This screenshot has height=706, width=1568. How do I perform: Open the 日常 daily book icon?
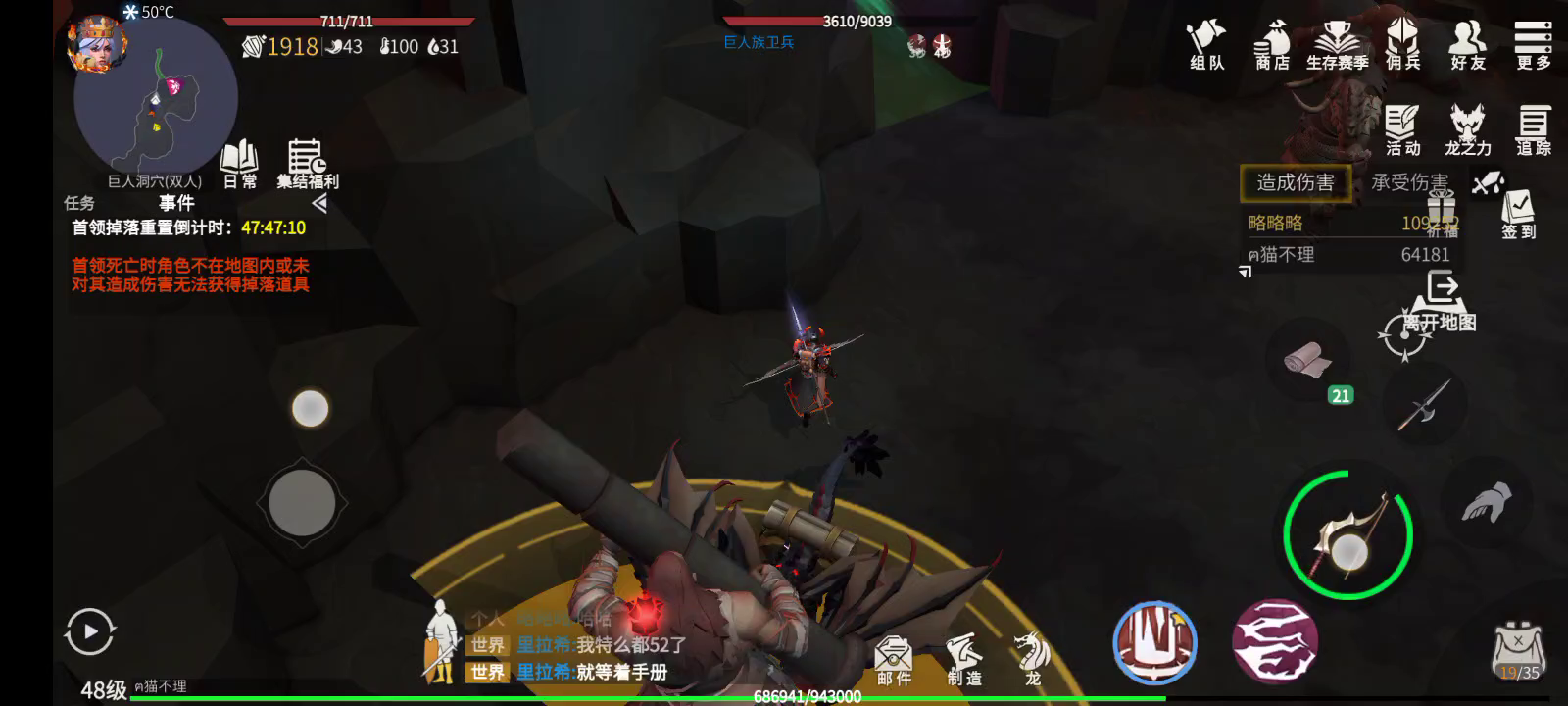click(x=239, y=164)
